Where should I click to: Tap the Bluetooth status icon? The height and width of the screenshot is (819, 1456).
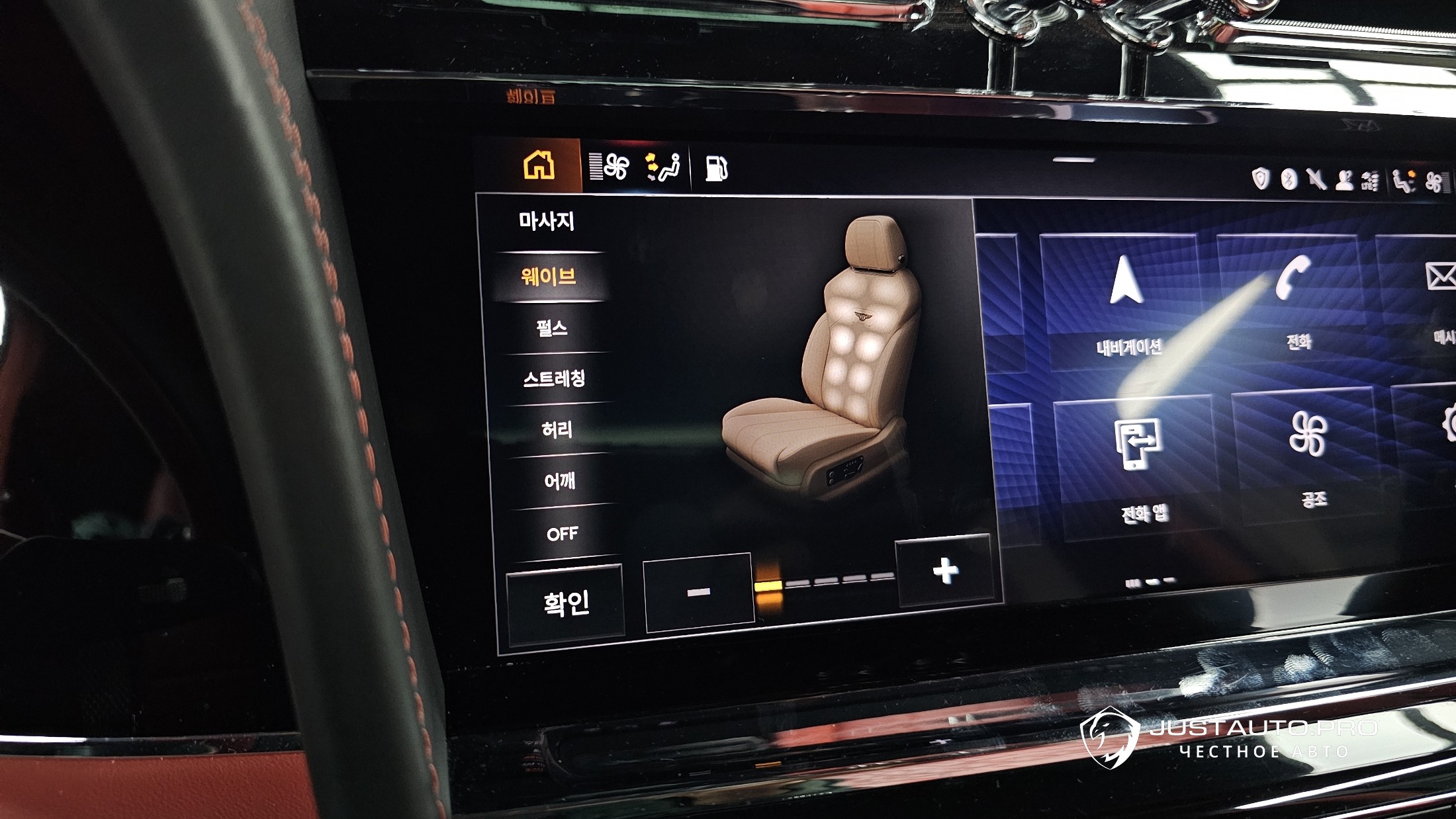[1289, 179]
